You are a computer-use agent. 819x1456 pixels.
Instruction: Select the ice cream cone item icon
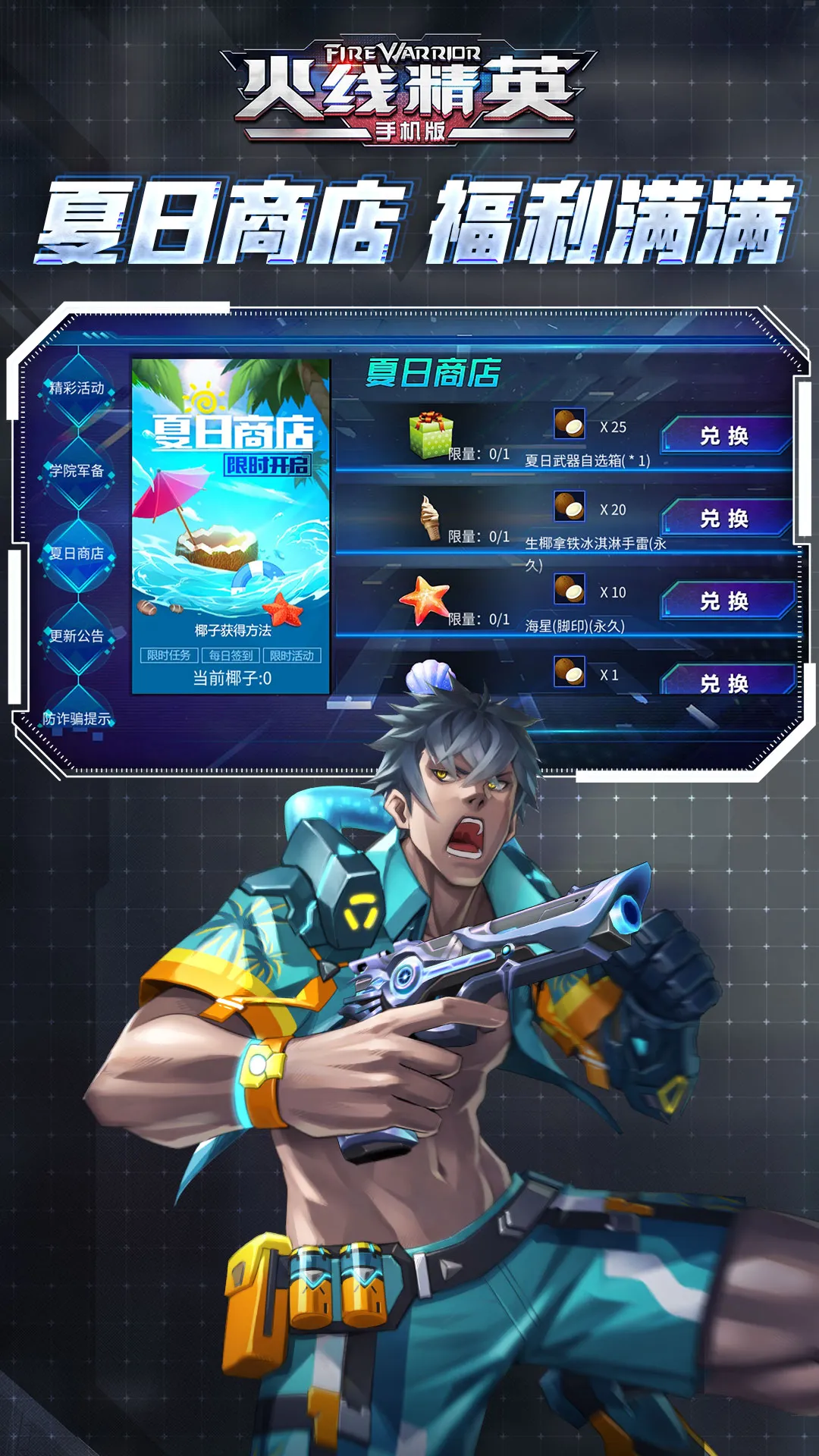coord(430,517)
